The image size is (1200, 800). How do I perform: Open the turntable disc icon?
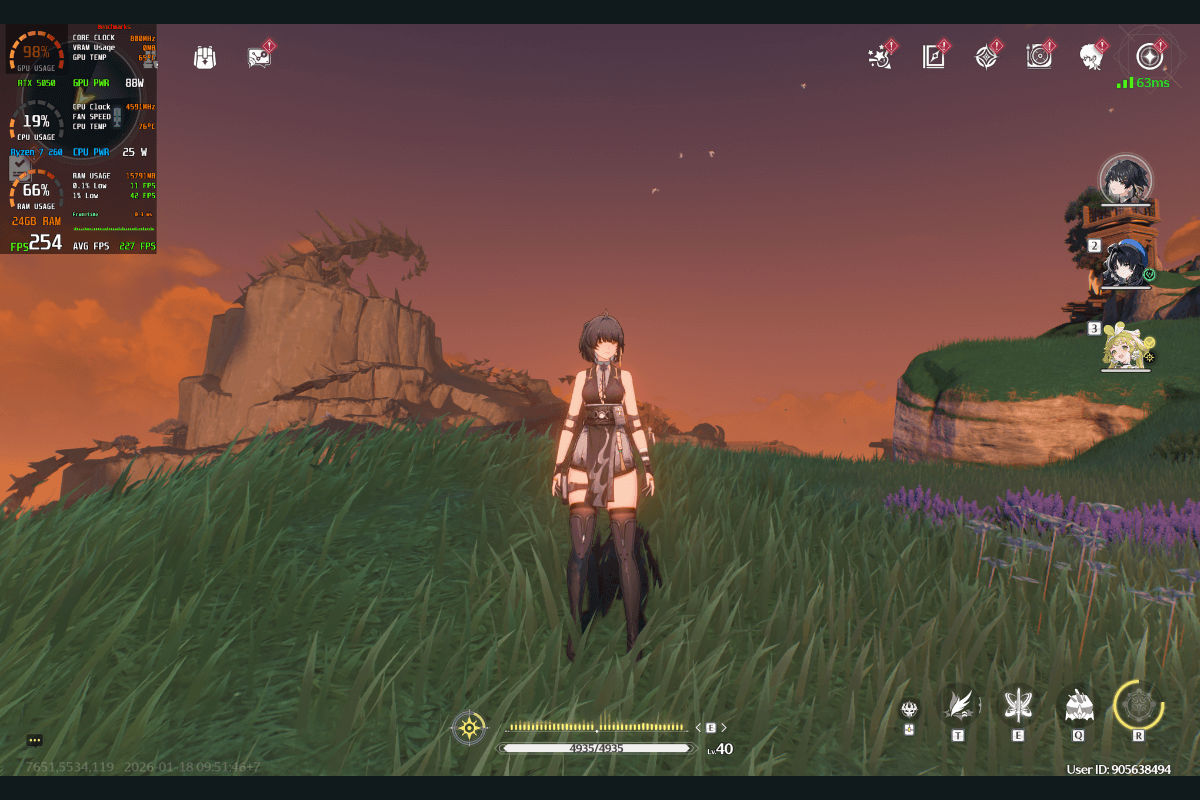click(1039, 56)
